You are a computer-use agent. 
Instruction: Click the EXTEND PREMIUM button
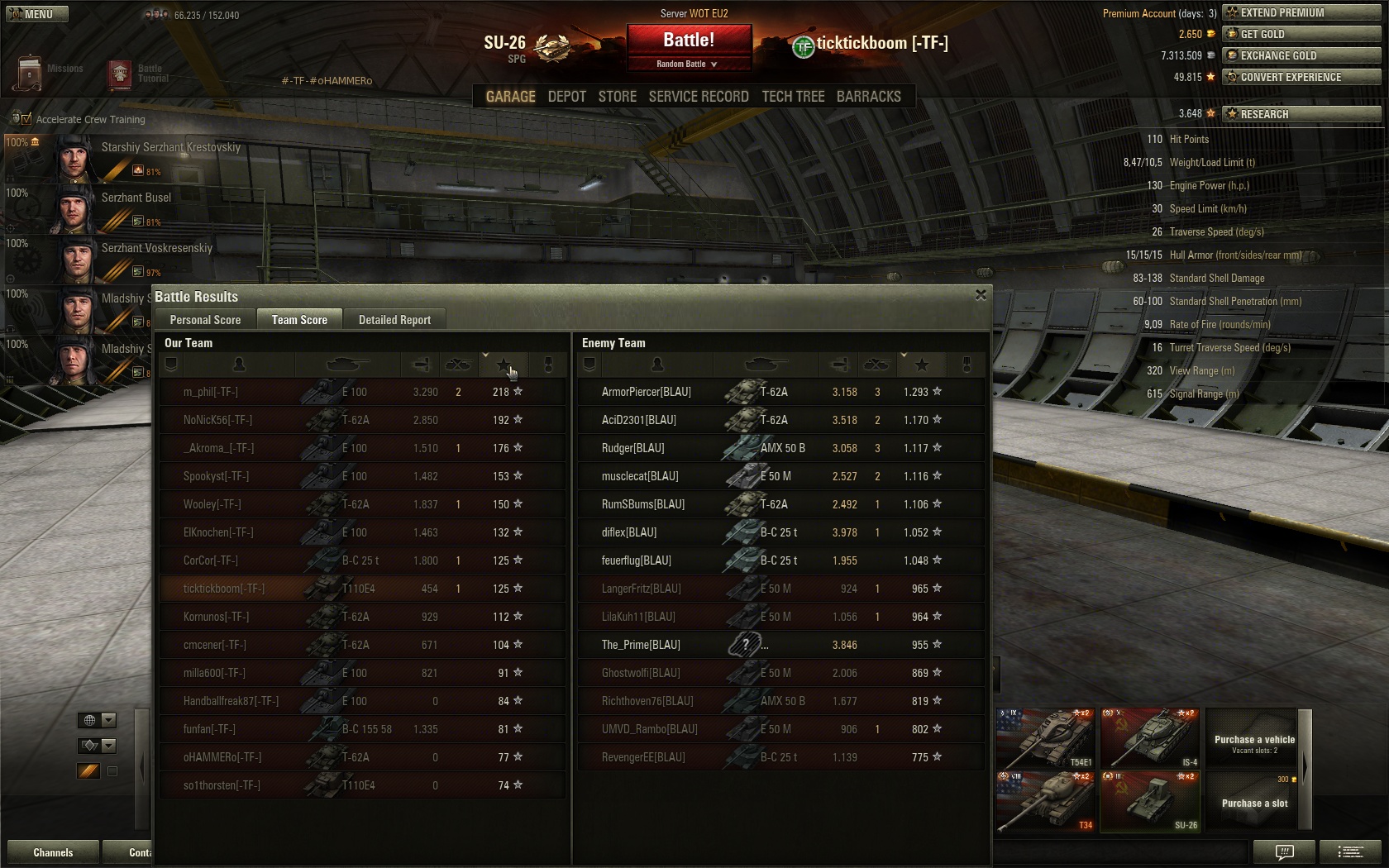(x=1301, y=12)
